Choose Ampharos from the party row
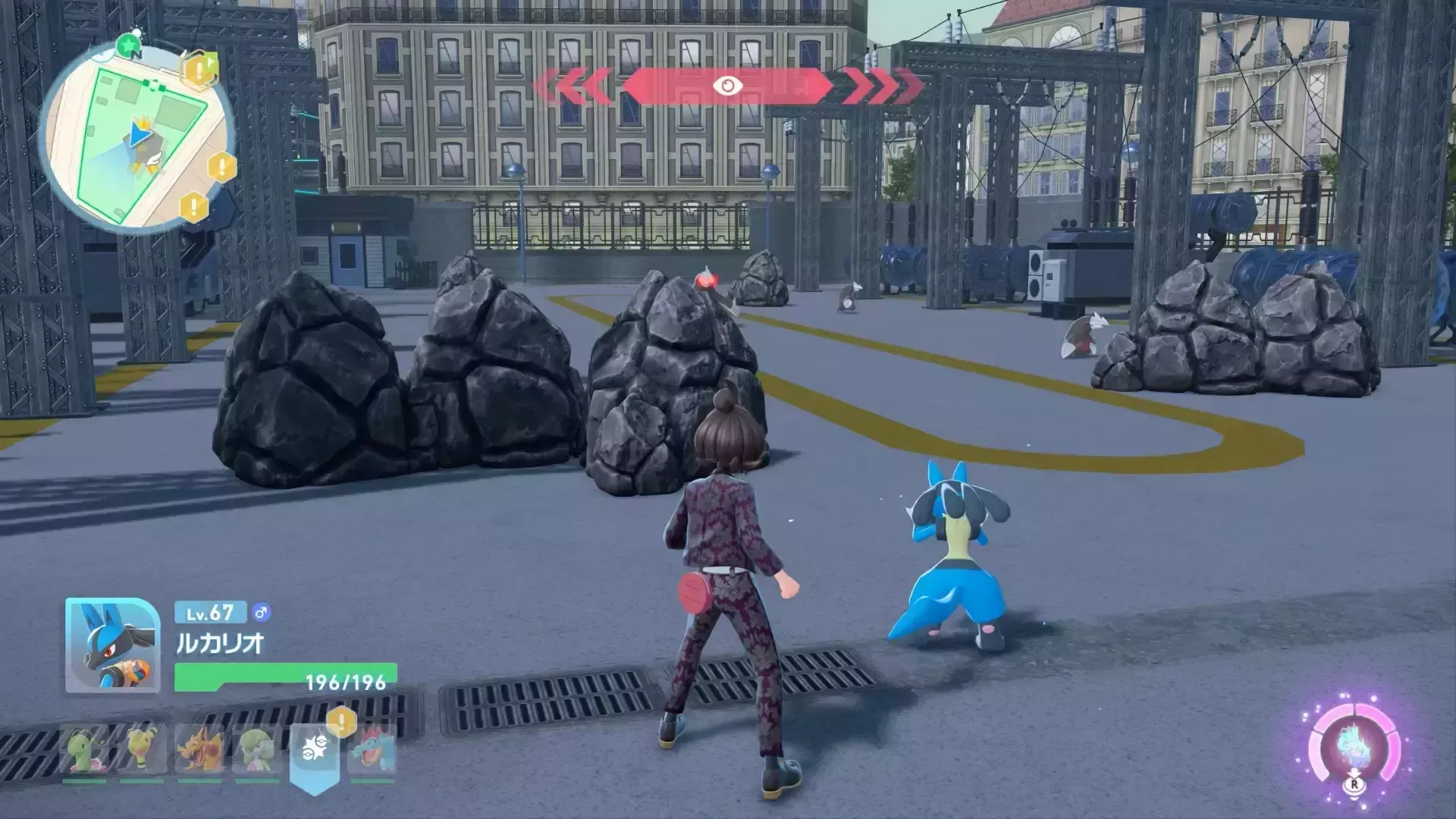Image resolution: width=1456 pixels, height=819 pixels. click(x=142, y=749)
